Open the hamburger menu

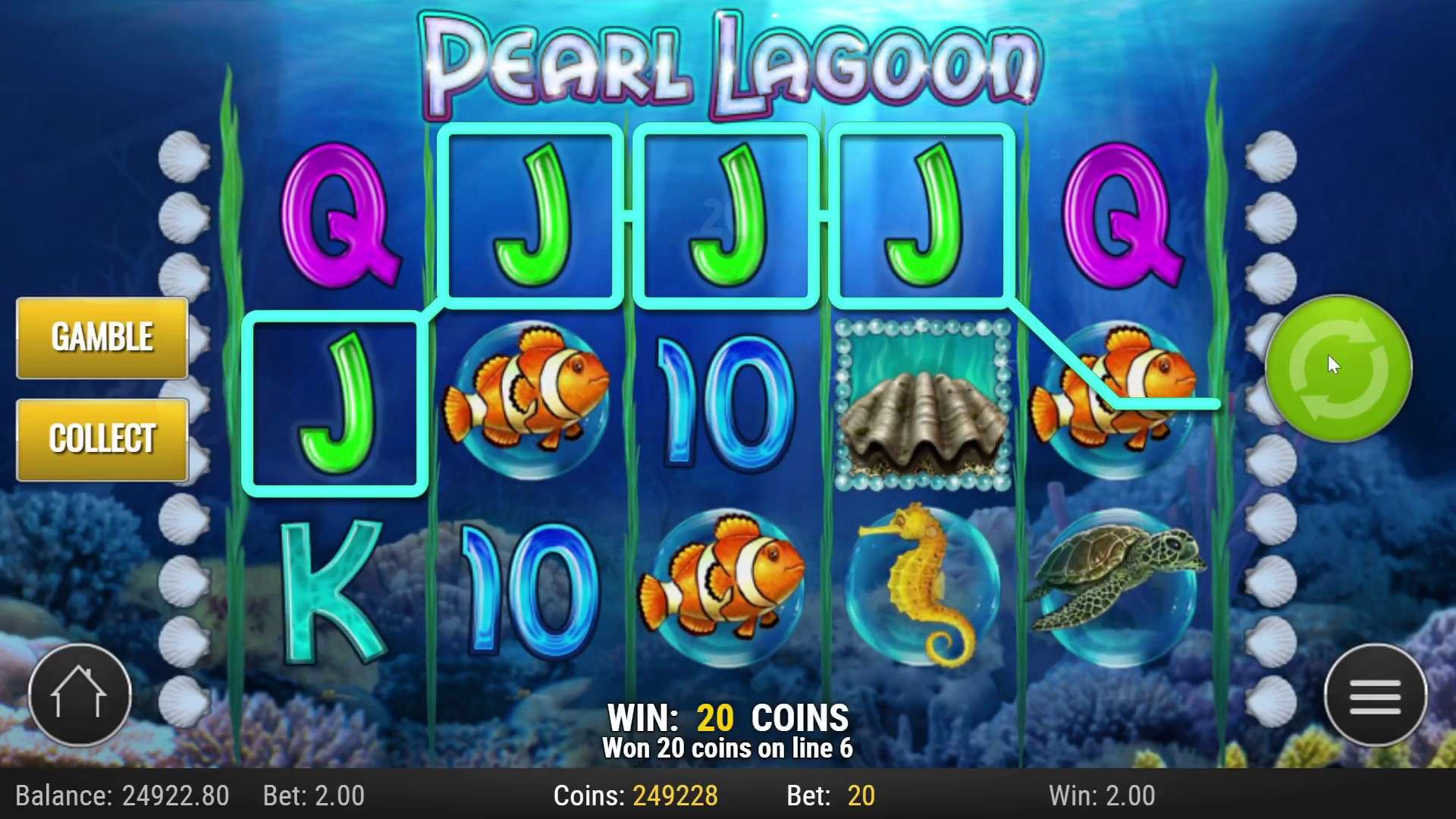click(x=1376, y=694)
